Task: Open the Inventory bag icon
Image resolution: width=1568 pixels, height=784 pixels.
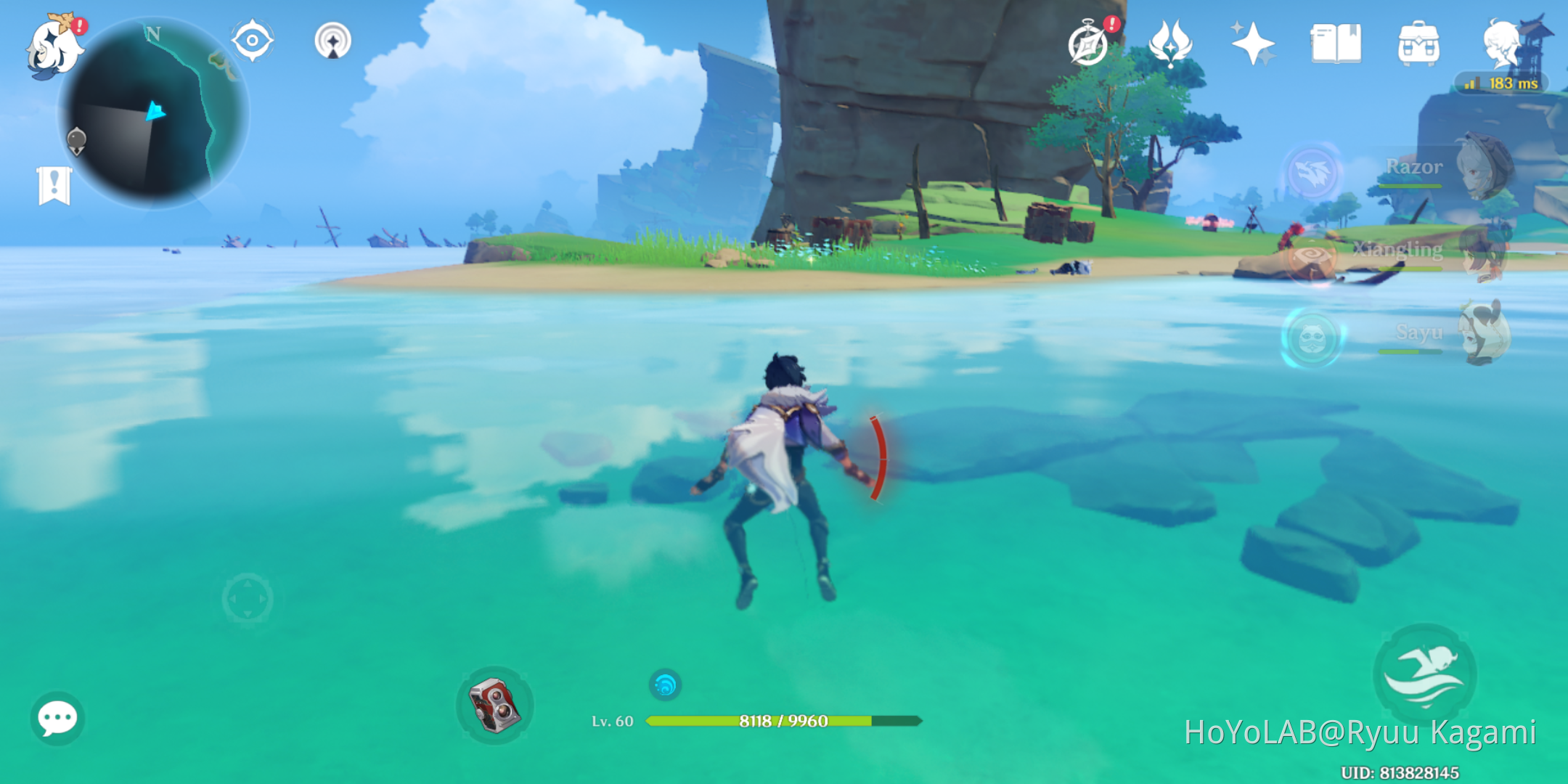Action: click(1419, 44)
